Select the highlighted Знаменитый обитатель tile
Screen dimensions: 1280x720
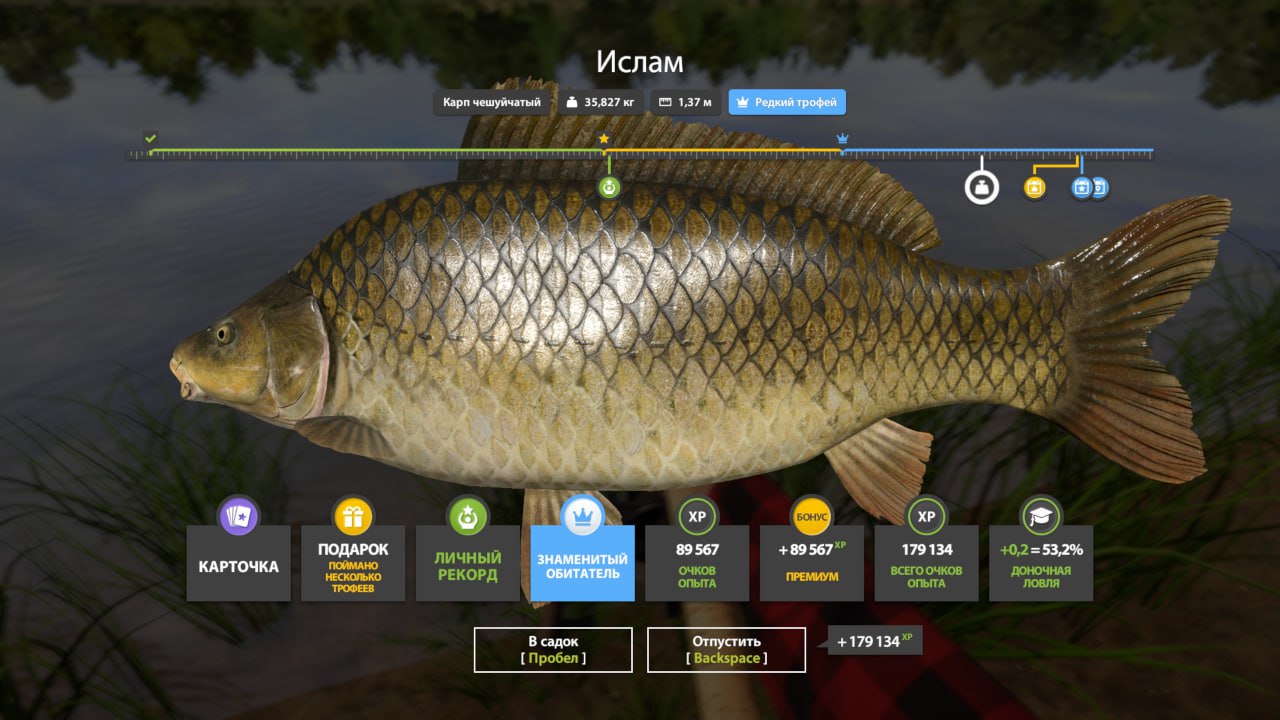click(x=582, y=564)
